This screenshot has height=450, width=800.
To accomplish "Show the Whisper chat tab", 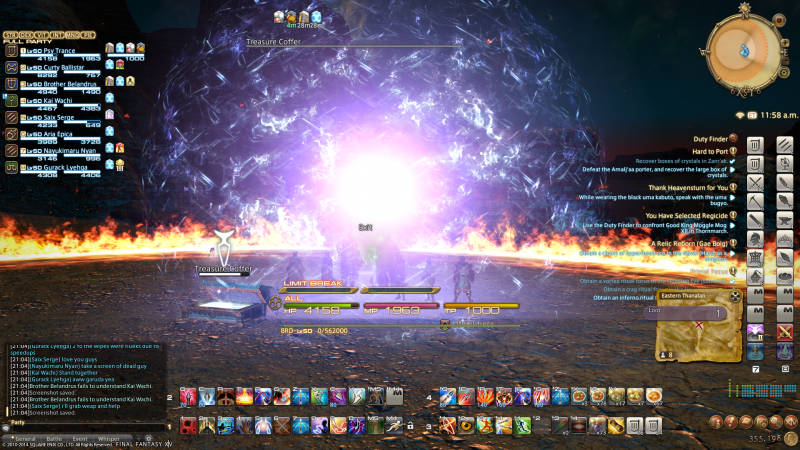I will 109,438.
